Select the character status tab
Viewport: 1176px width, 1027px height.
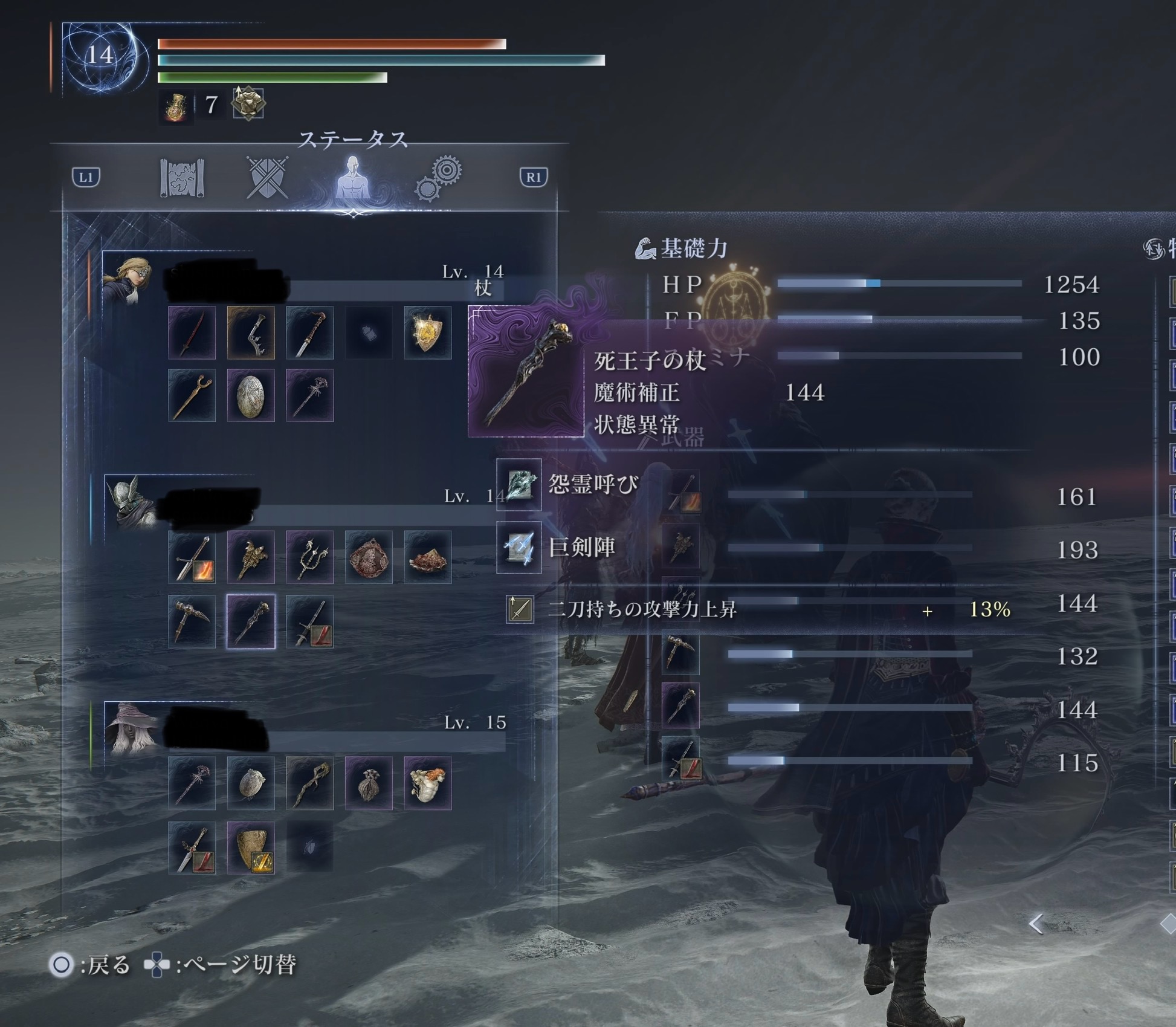pyautogui.click(x=353, y=178)
